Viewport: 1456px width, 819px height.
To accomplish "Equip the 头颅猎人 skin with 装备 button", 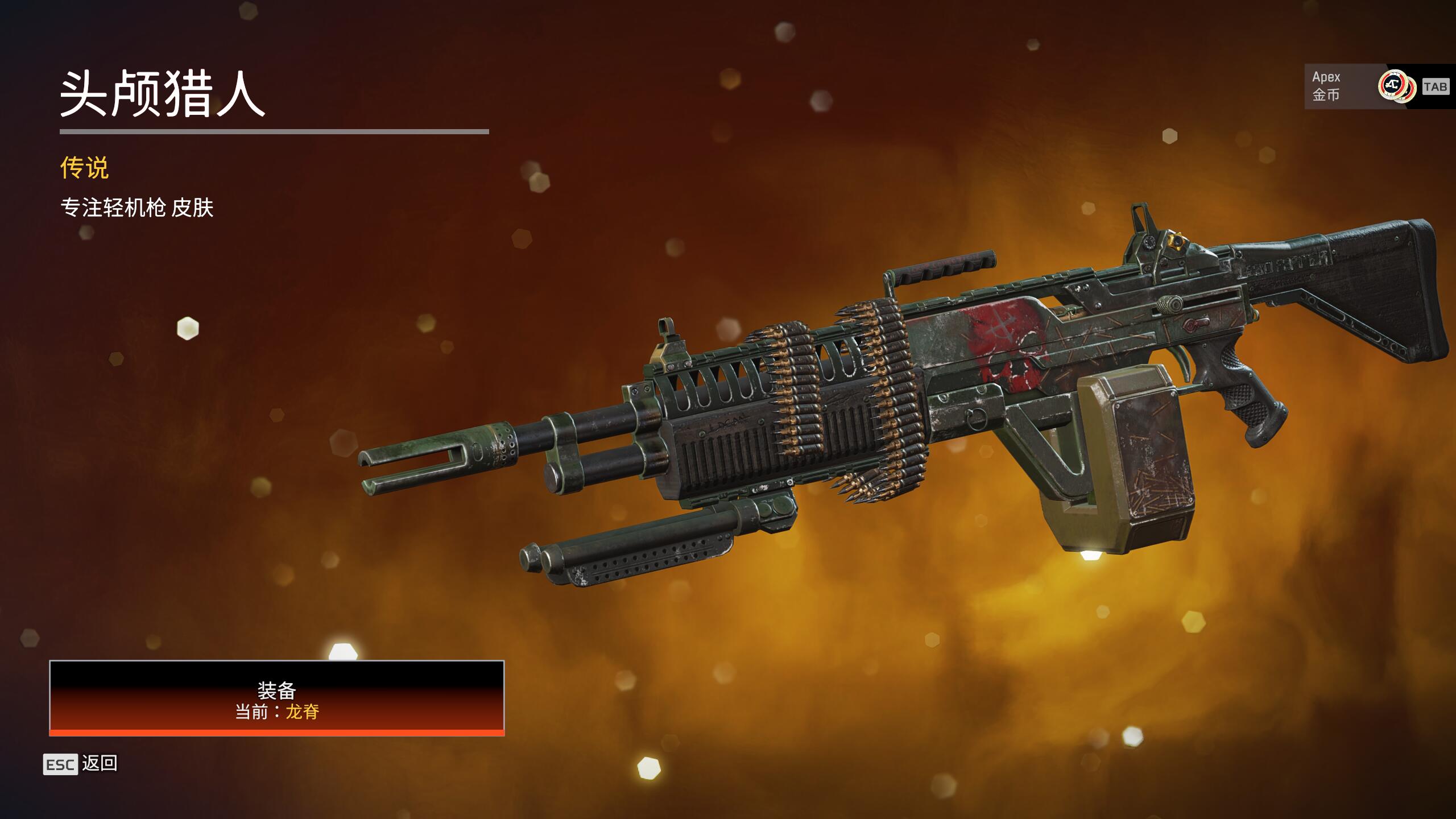I will (x=277, y=698).
